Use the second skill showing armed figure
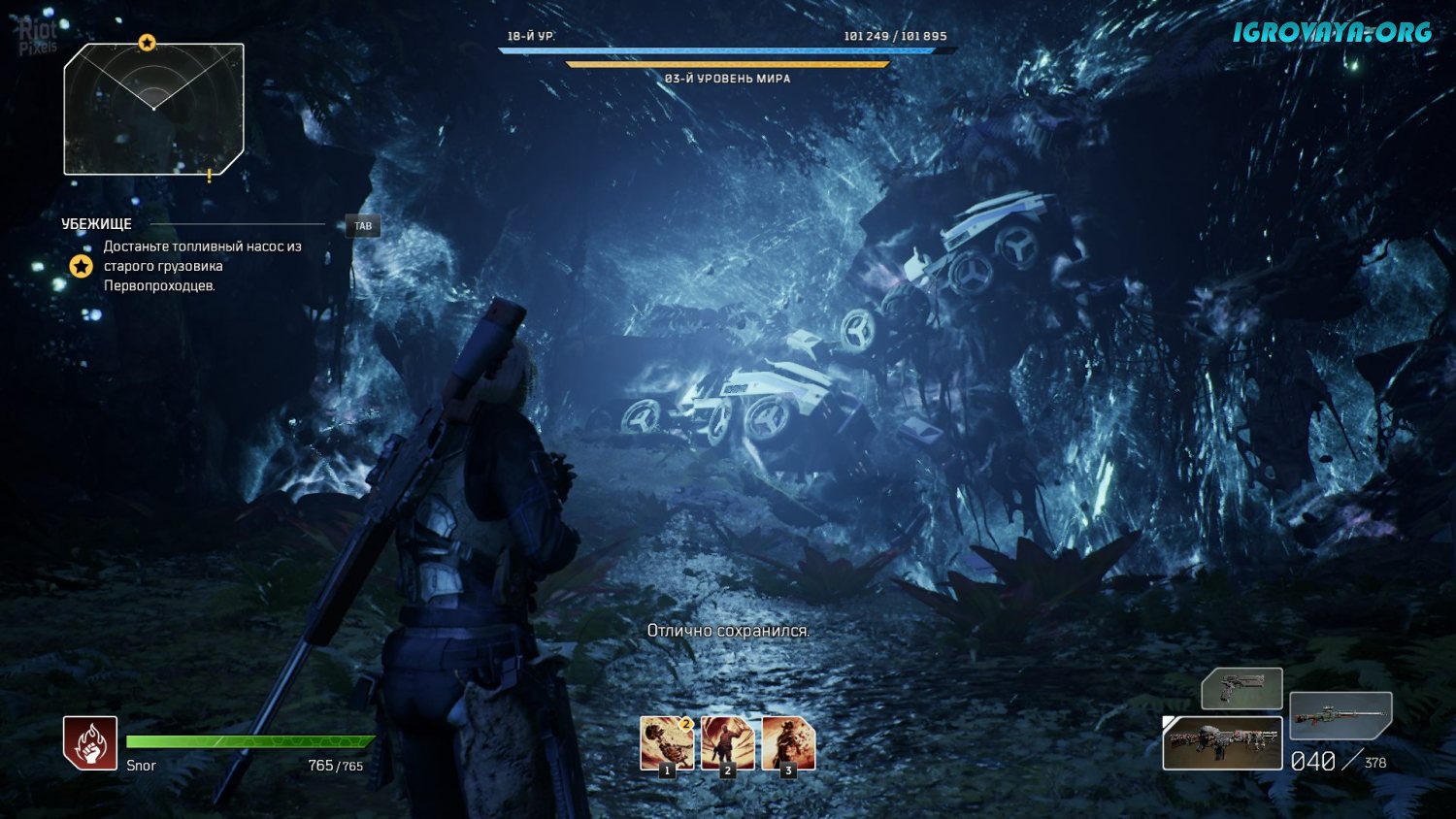The image size is (1456, 819). [728, 744]
